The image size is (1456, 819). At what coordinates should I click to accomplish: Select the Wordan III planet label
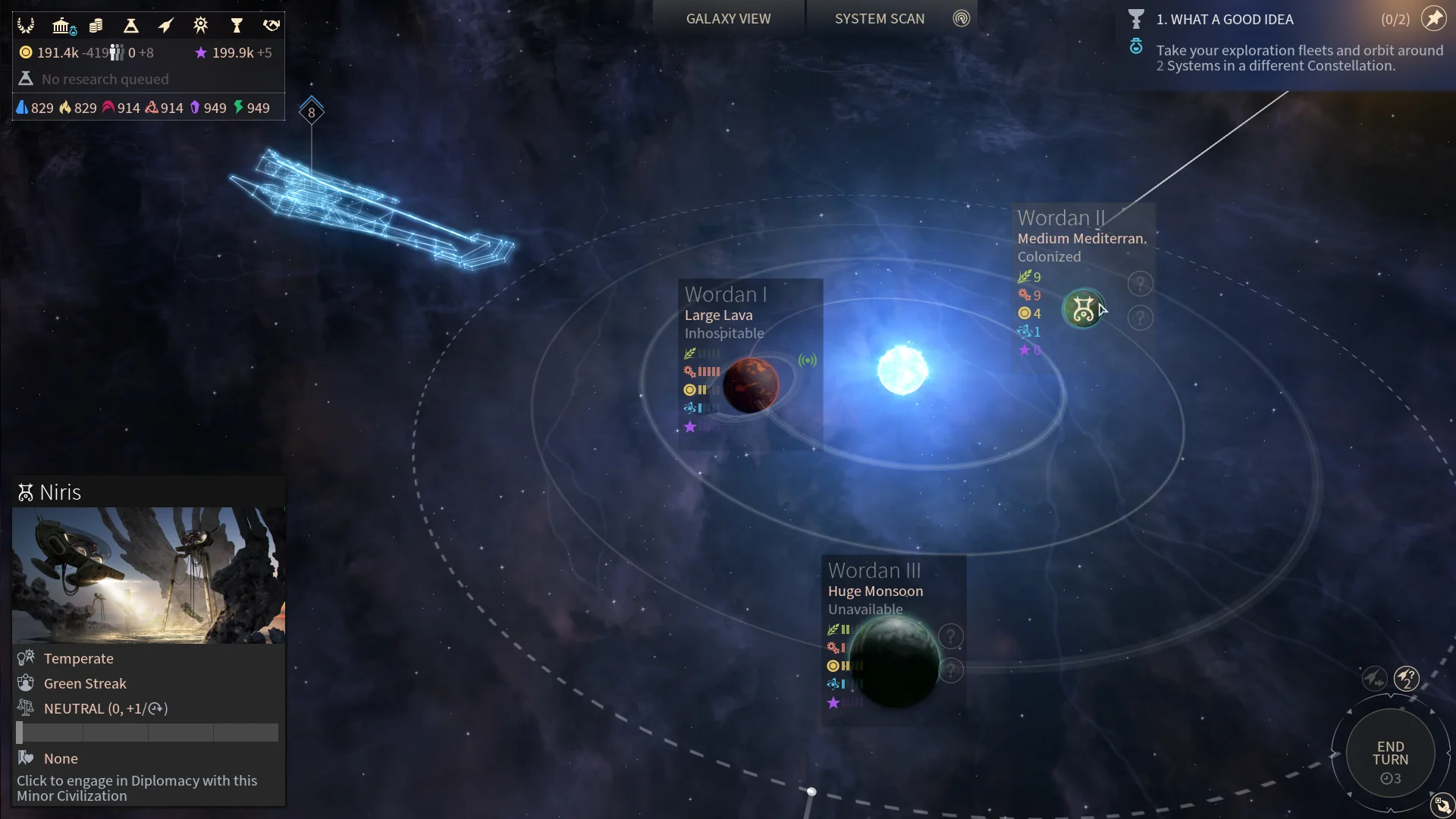[x=874, y=570]
